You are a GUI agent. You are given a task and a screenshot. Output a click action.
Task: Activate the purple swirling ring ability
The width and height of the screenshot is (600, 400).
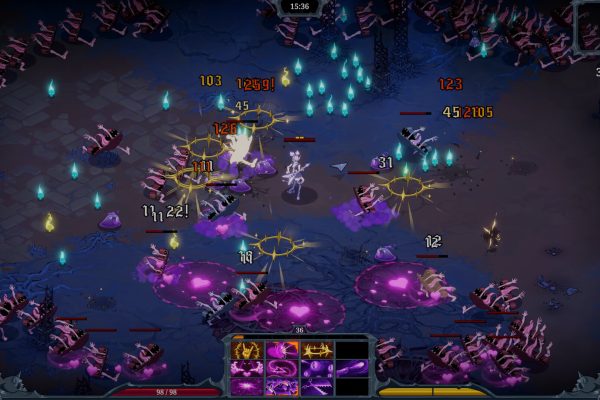282,368
